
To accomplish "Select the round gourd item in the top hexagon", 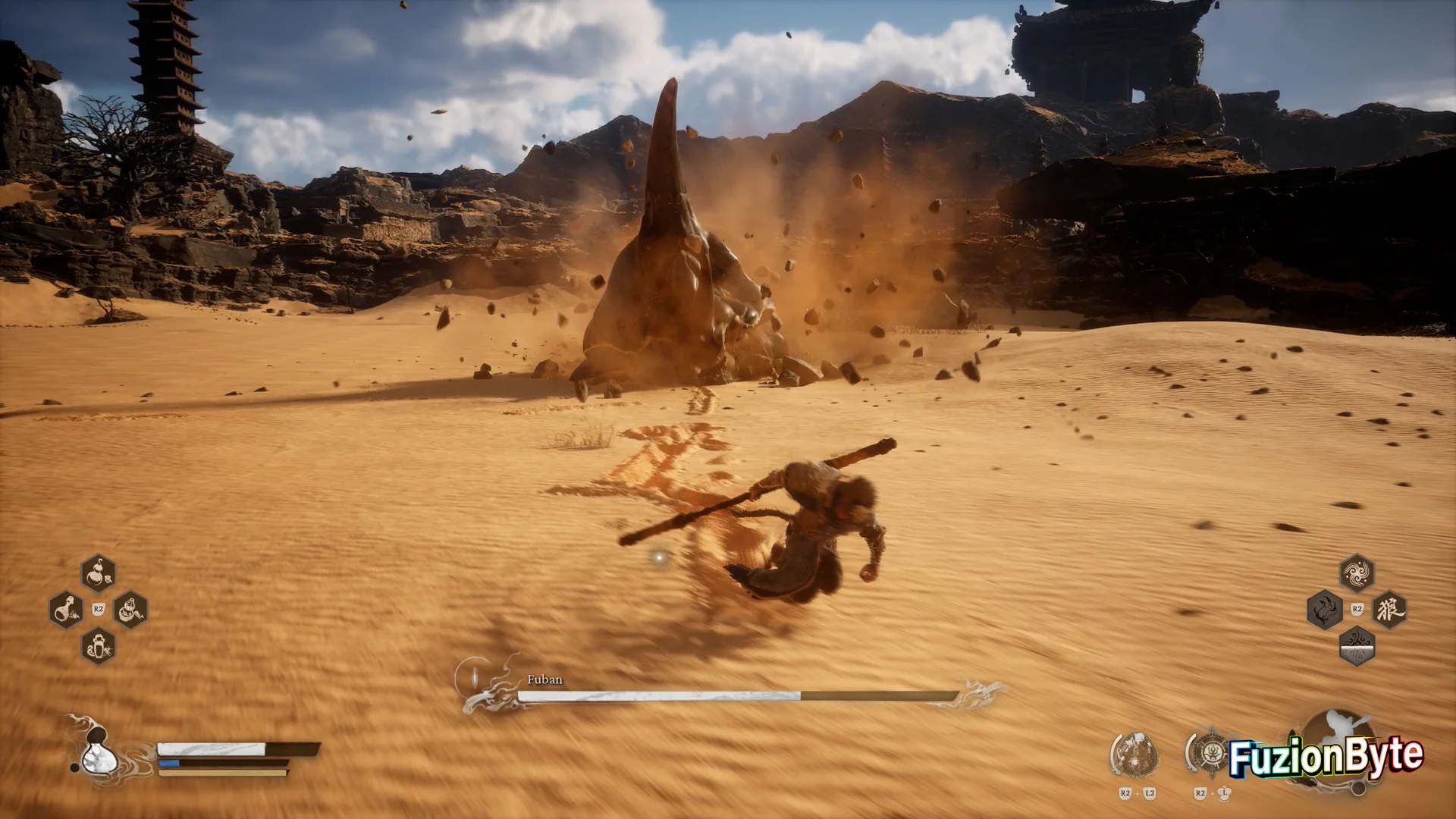I will [98, 573].
